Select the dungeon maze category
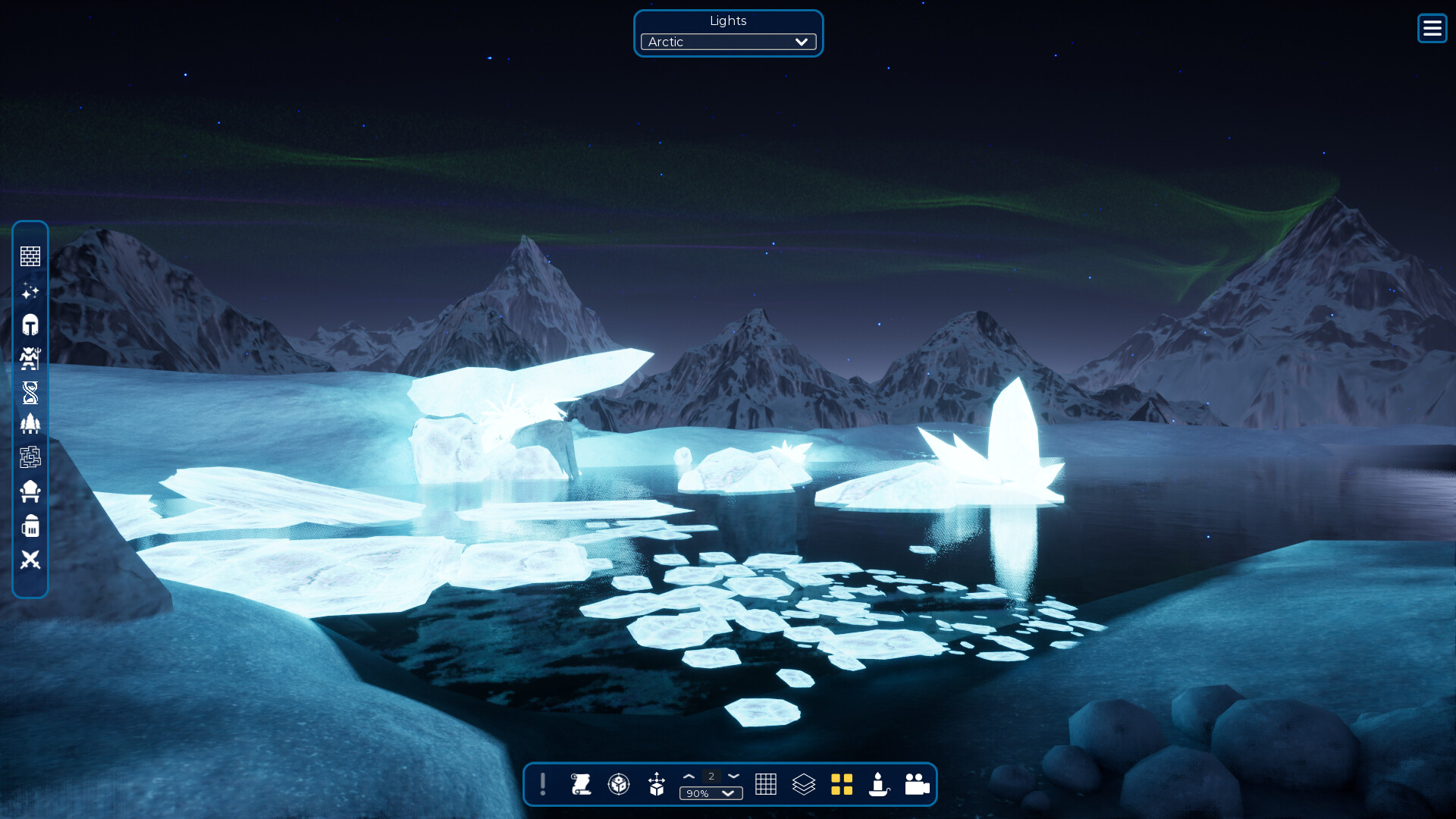Screen dimensions: 1456x819 pyautogui.click(x=30, y=457)
